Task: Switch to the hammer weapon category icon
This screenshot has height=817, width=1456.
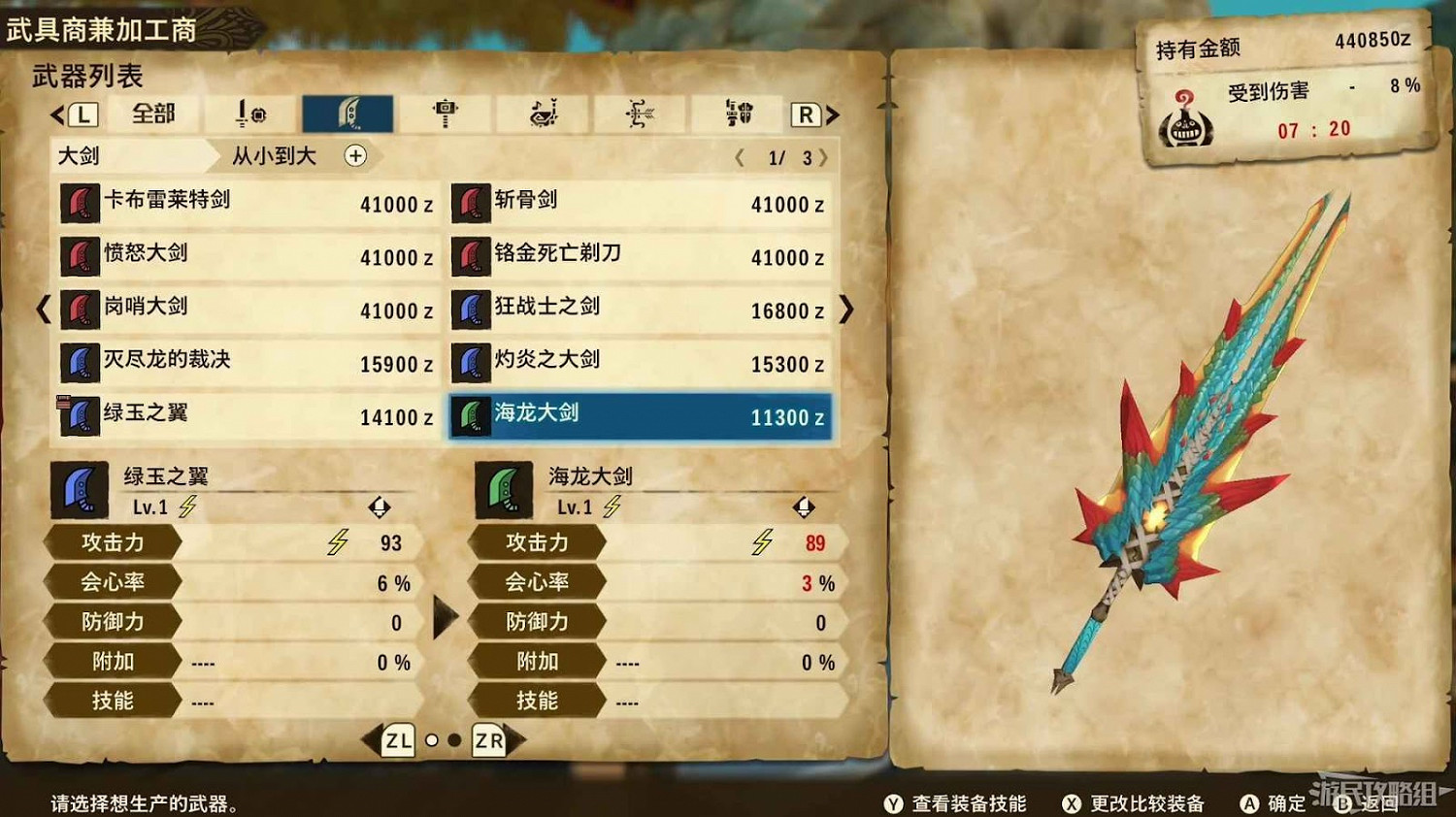Action: (x=445, y=112)
